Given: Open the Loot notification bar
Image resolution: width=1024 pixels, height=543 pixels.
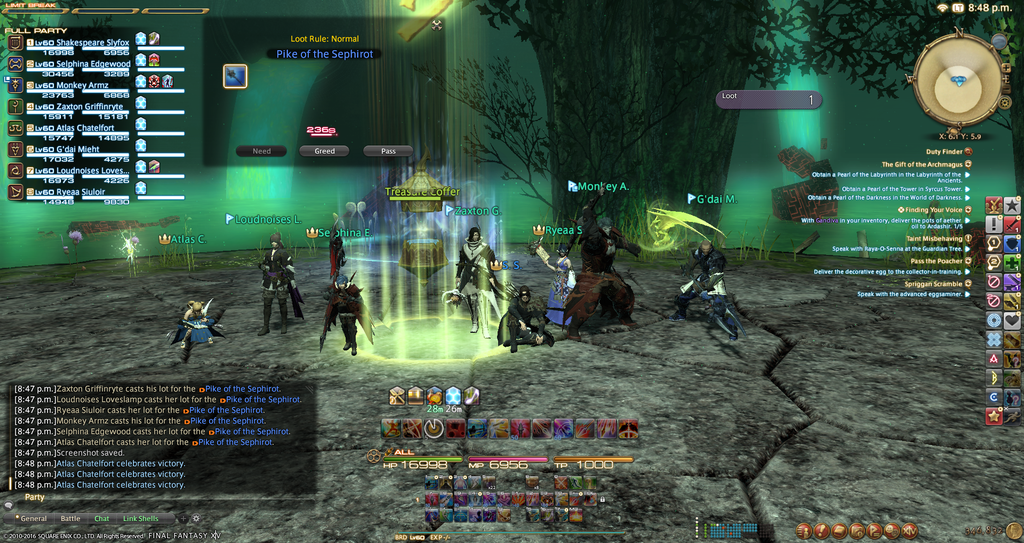Looking at the screenshot, I should [x=768, y=99].
